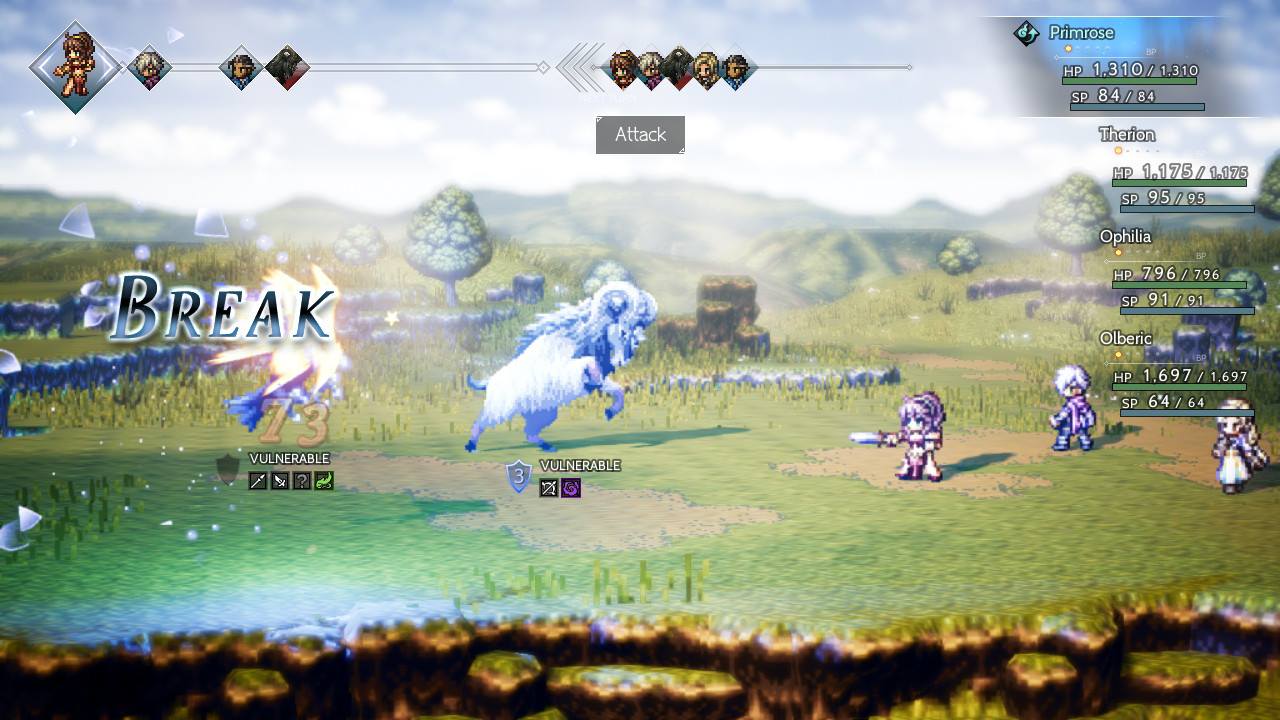Click the blue shield icon showing 3
This screenshot has height=720, width=1280.
(x=519, y=477)
